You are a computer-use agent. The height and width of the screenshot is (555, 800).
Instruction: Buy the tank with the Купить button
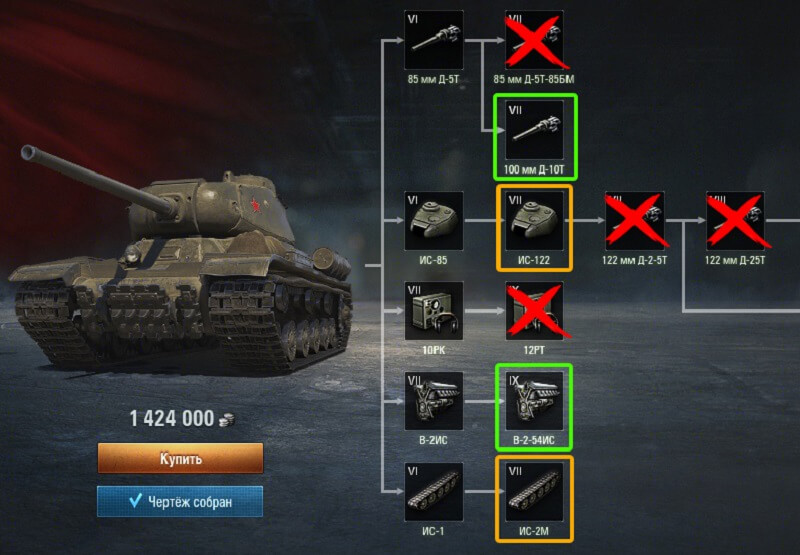180,459
